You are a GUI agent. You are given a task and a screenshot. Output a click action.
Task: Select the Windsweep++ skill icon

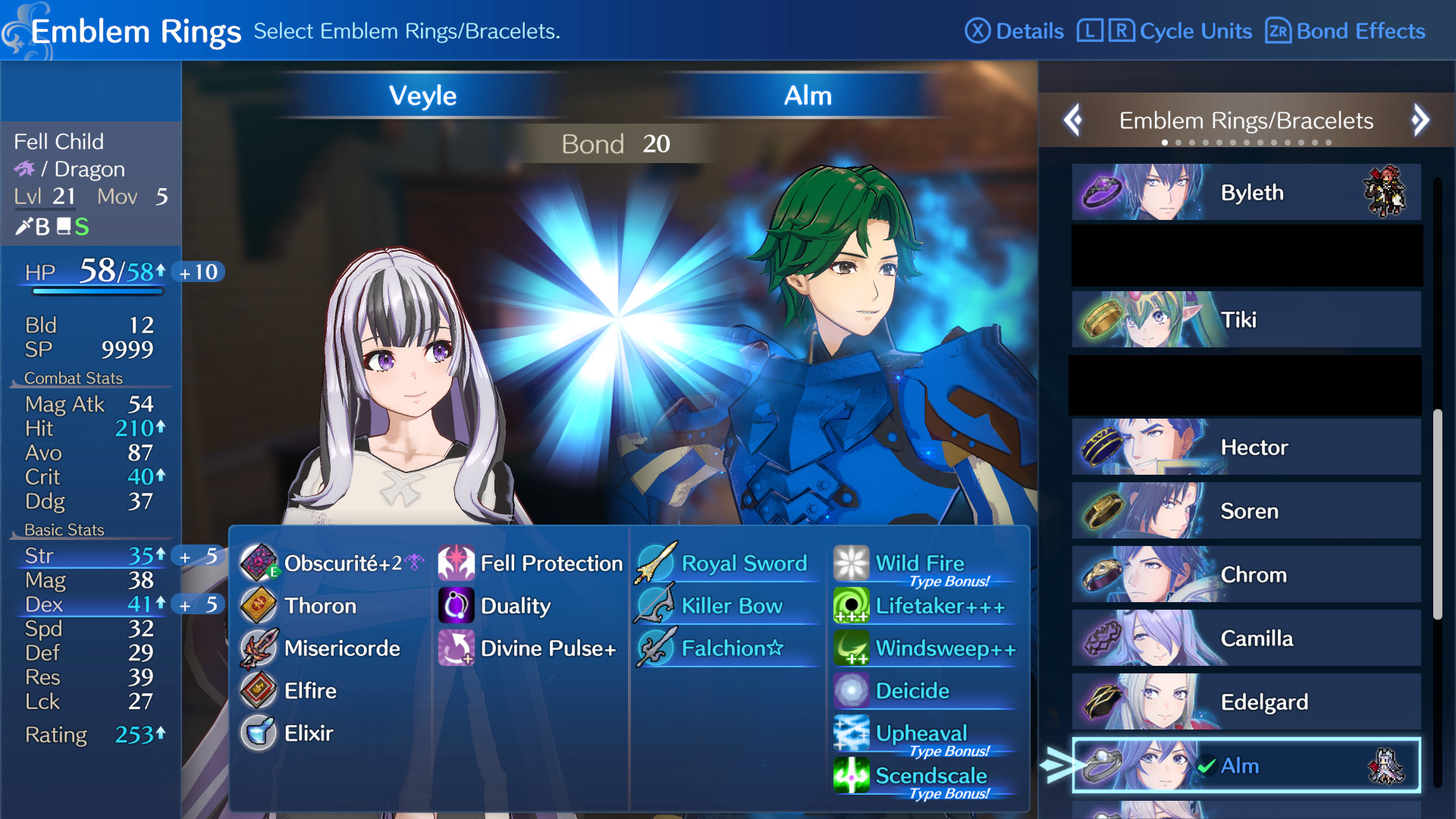(851, 648)
